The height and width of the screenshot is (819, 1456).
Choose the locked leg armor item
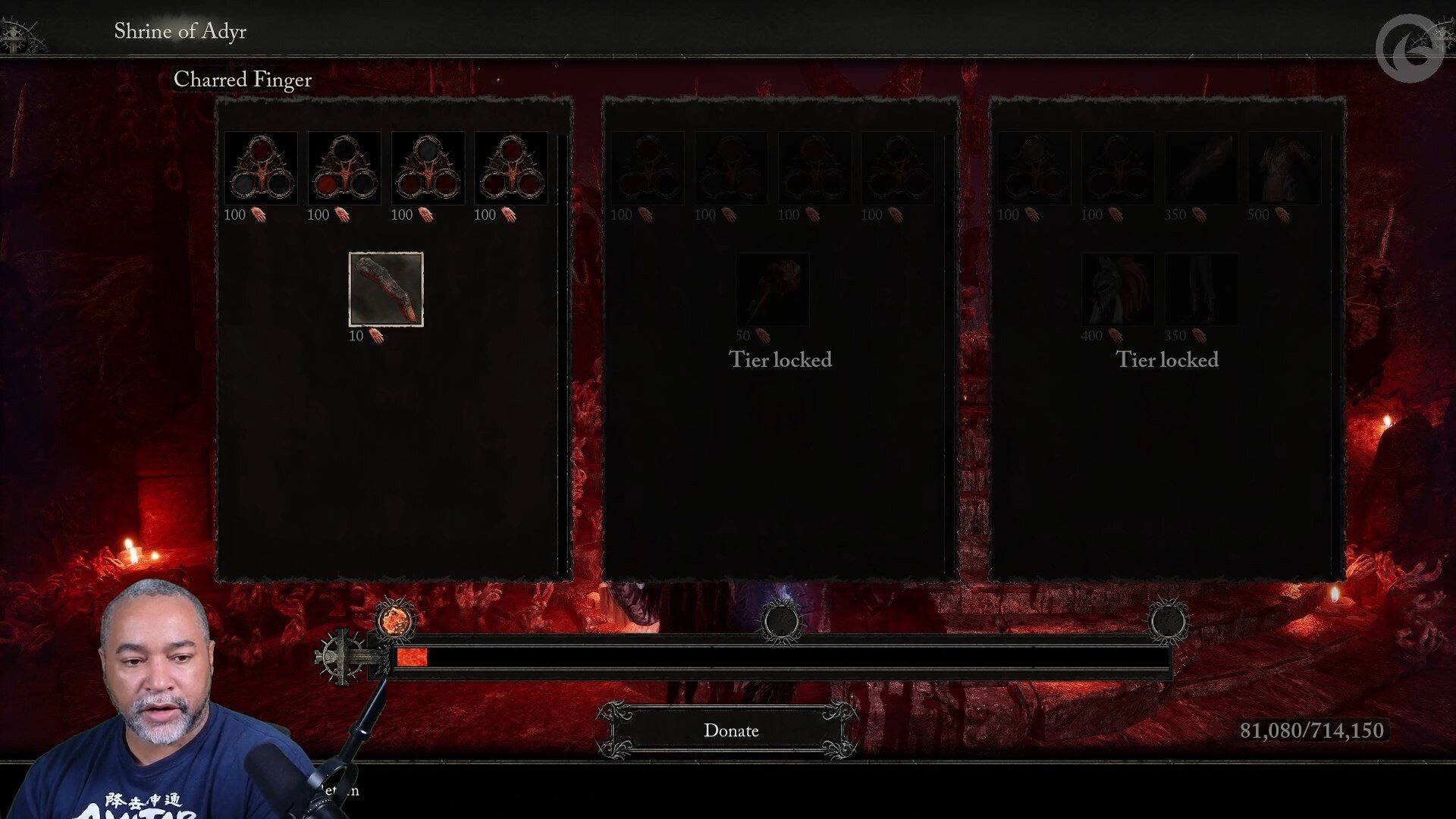[1200, 289]
